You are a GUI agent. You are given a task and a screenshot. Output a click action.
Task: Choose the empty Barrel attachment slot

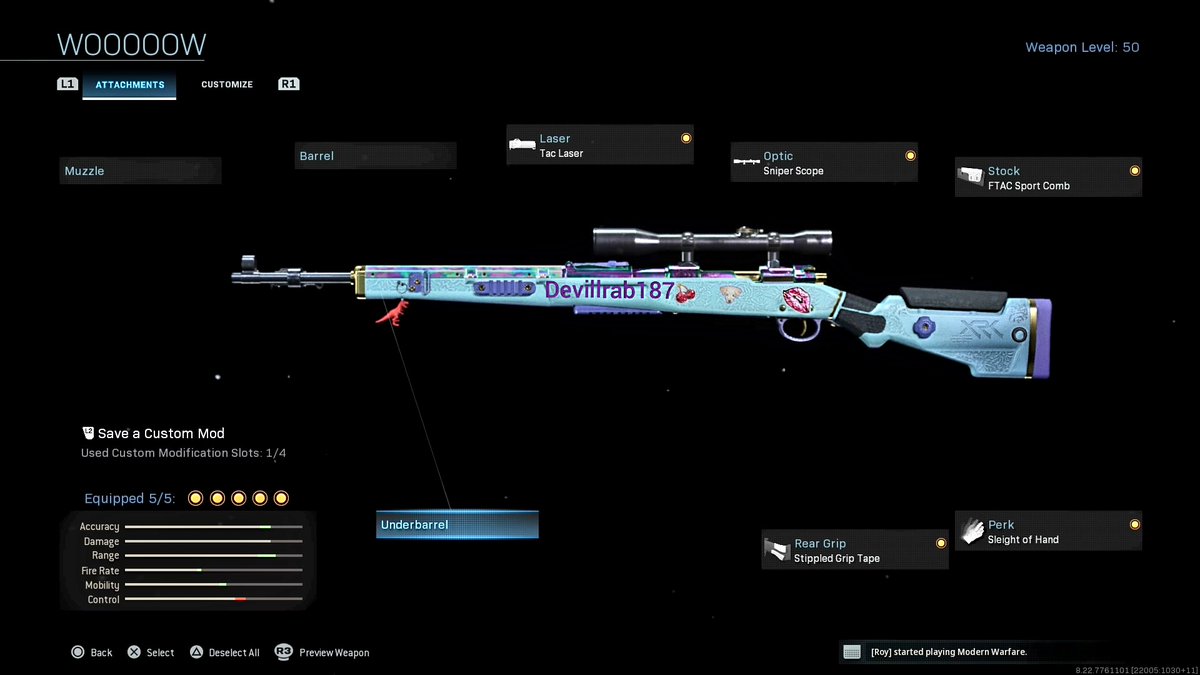click(x=376, y=156)
